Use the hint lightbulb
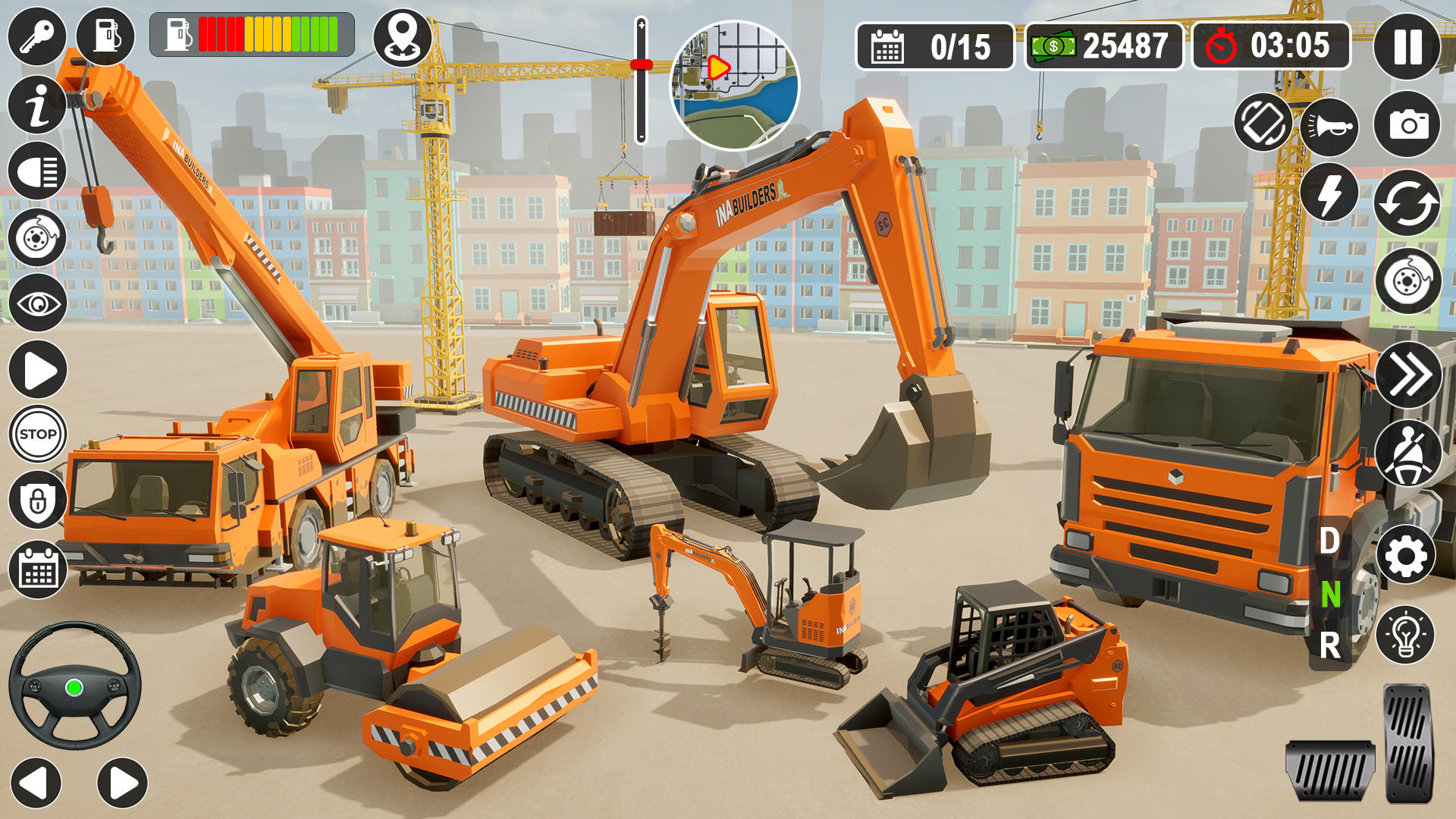 1407,632
